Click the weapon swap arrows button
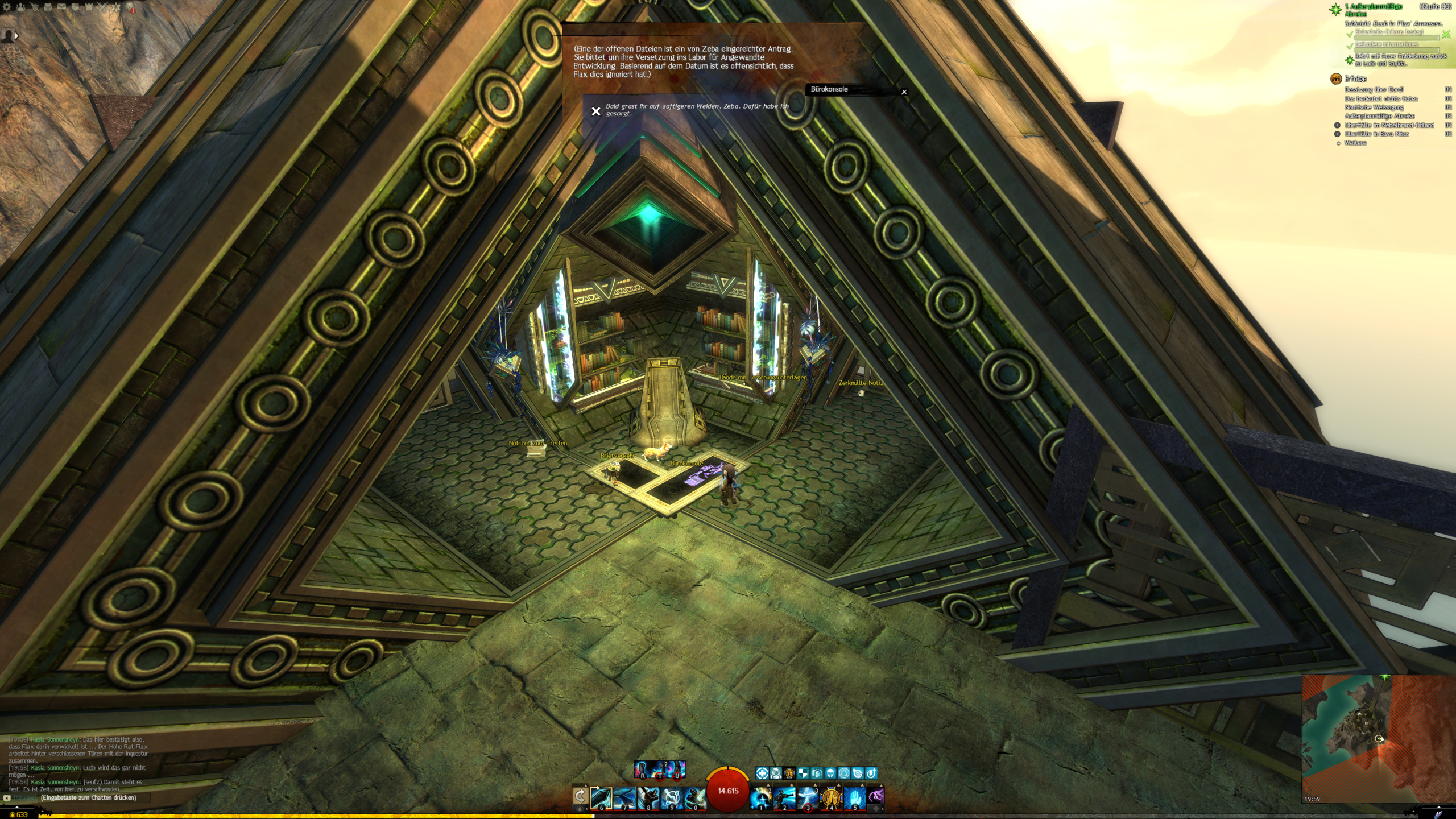 coord(580,796)
